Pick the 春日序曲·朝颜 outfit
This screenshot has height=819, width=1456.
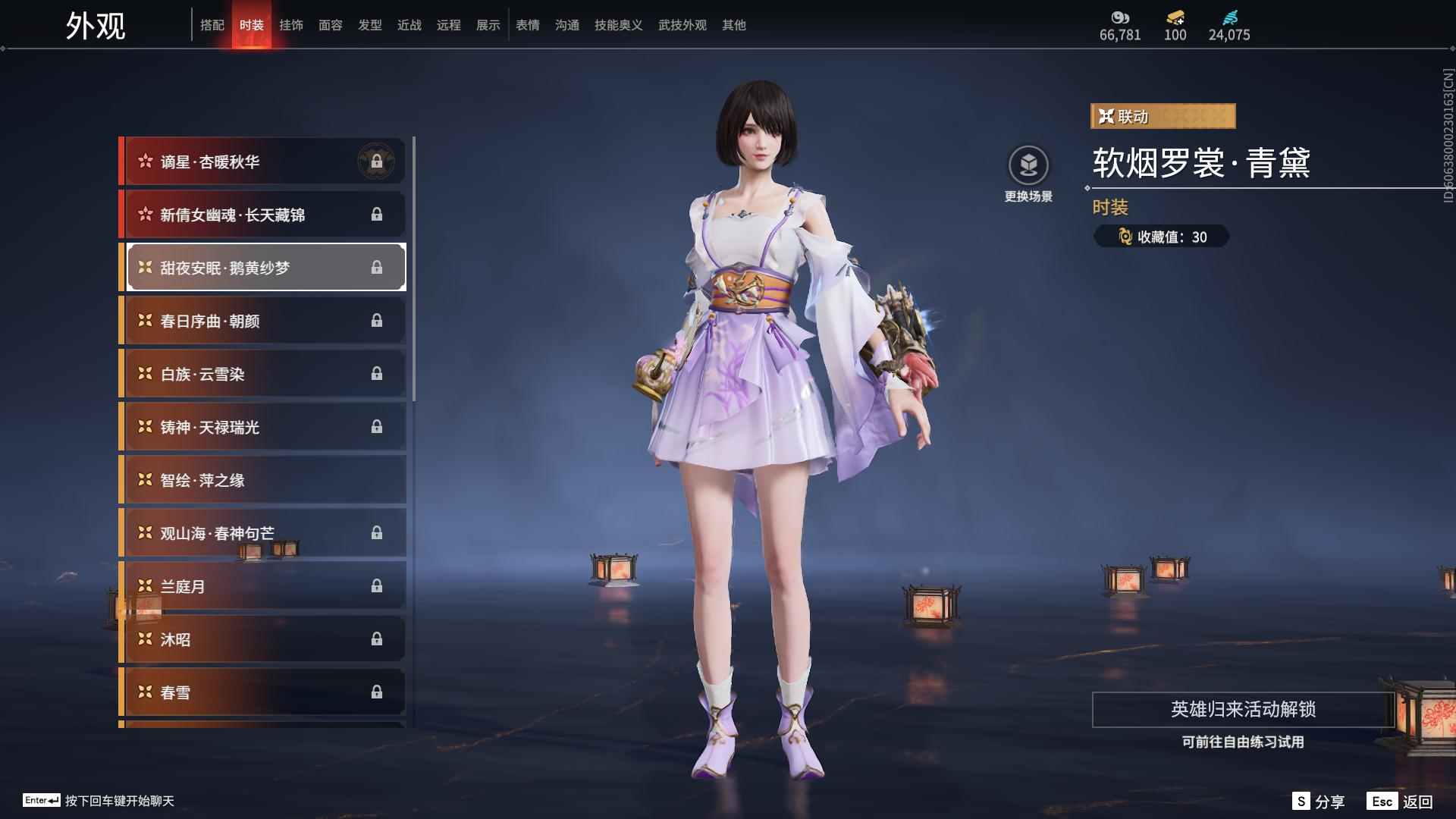point(262,321)
